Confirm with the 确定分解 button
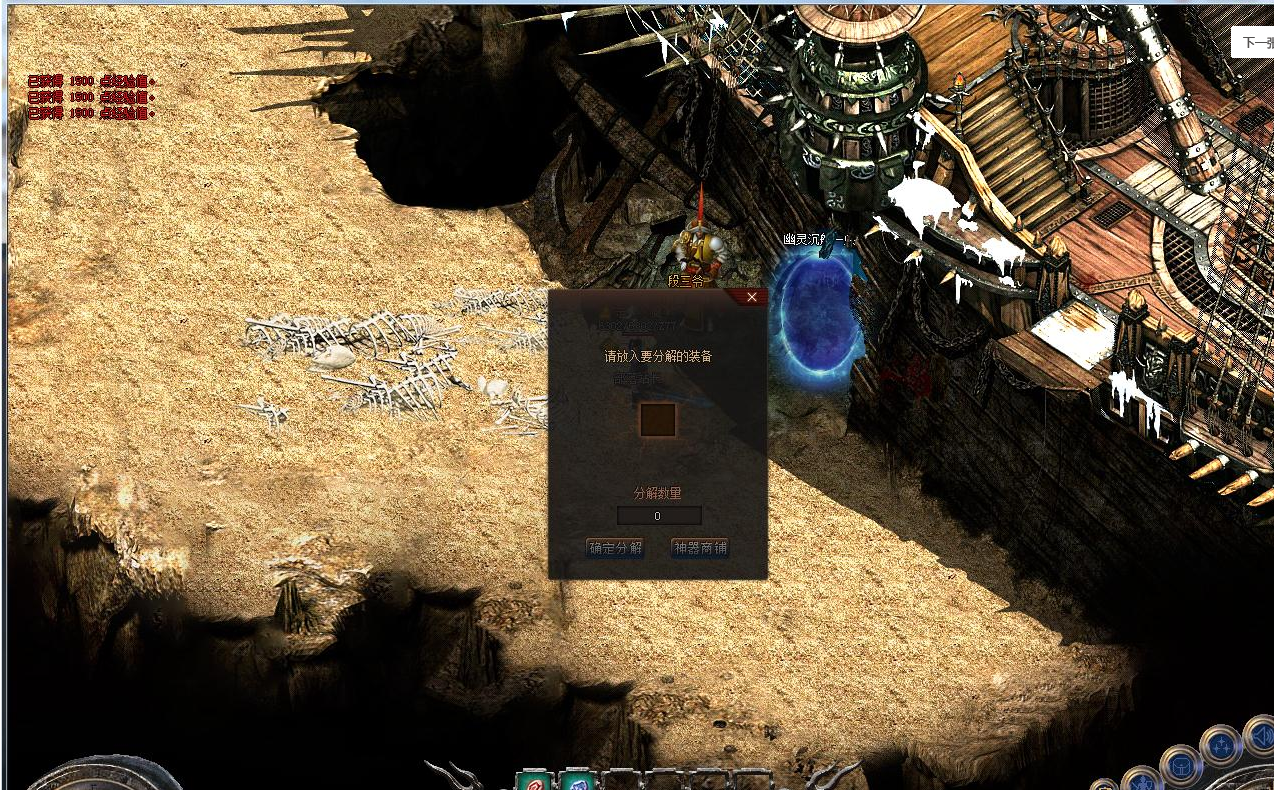 [x=615, y=548]
